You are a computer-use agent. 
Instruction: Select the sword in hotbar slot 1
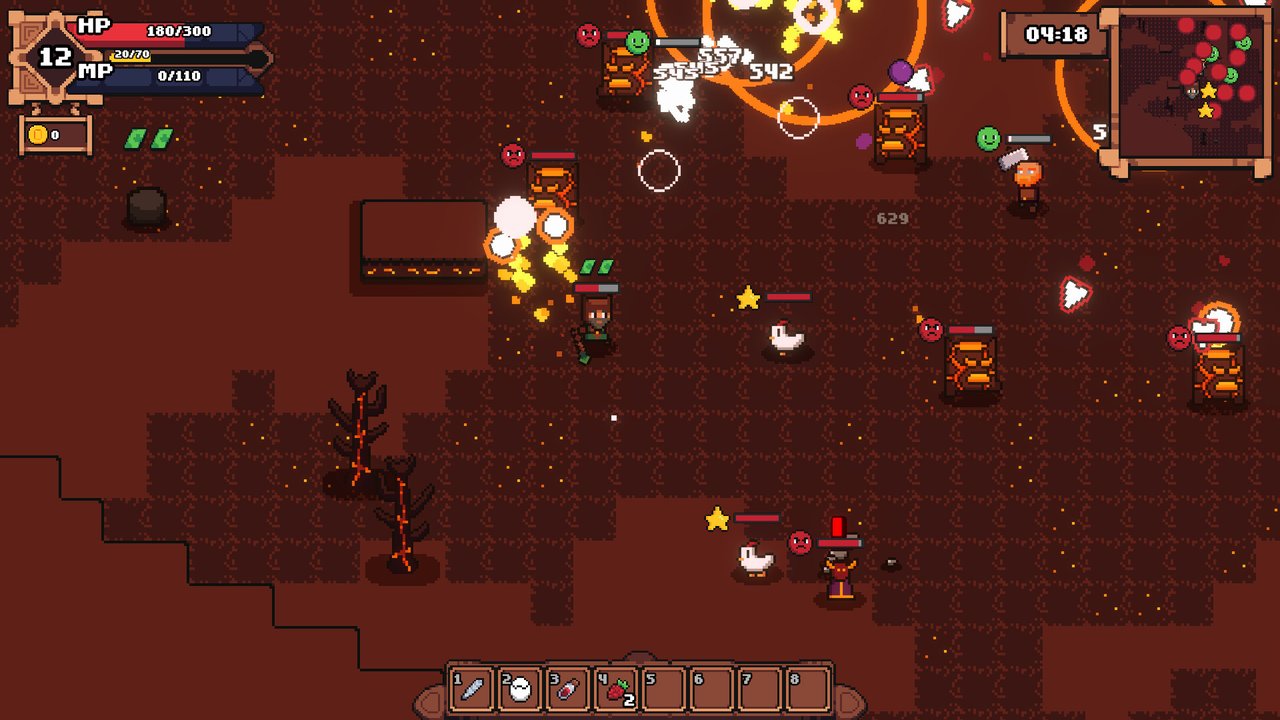point(472,689)
